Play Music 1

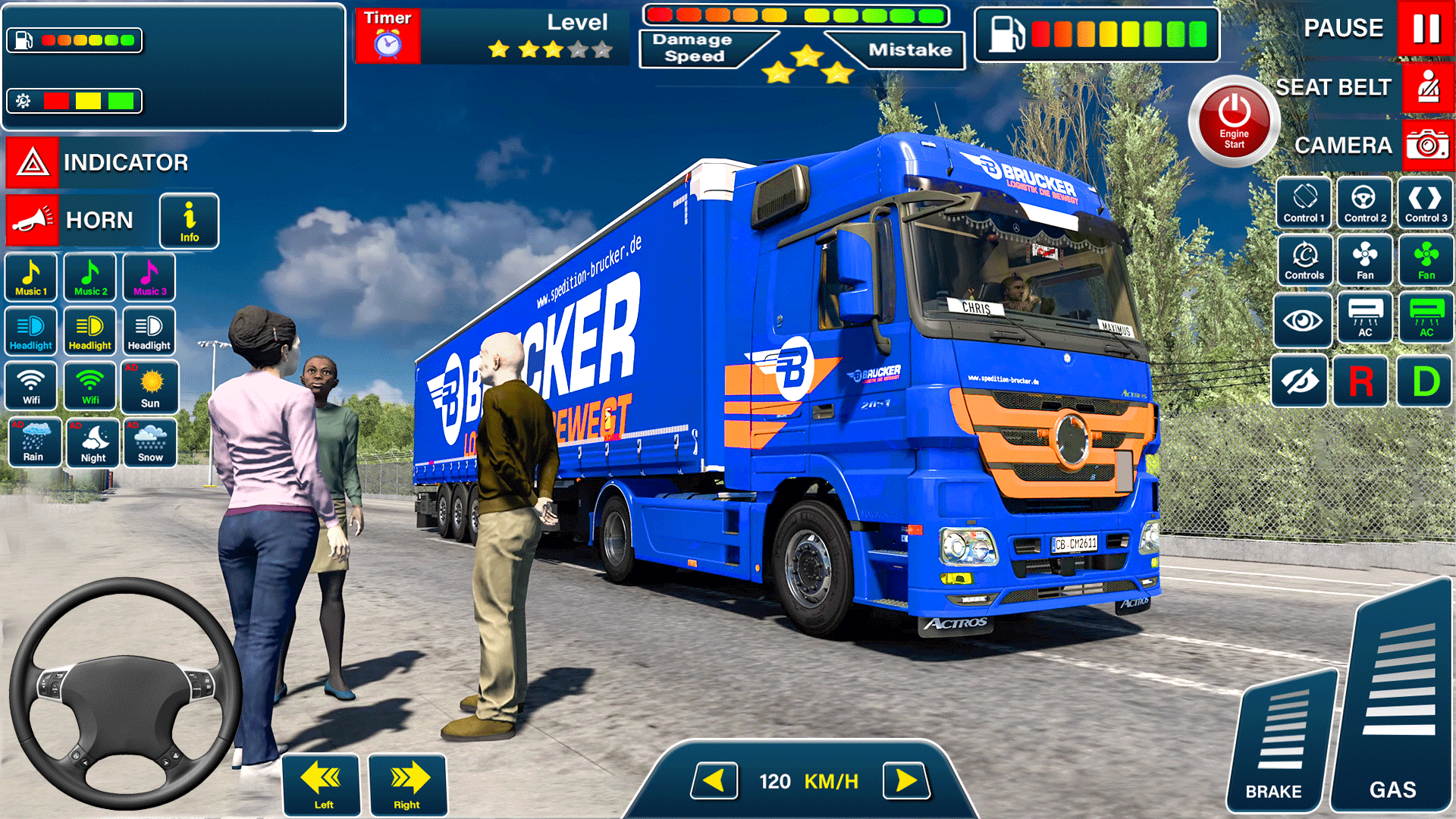click(x=30, y=277)
